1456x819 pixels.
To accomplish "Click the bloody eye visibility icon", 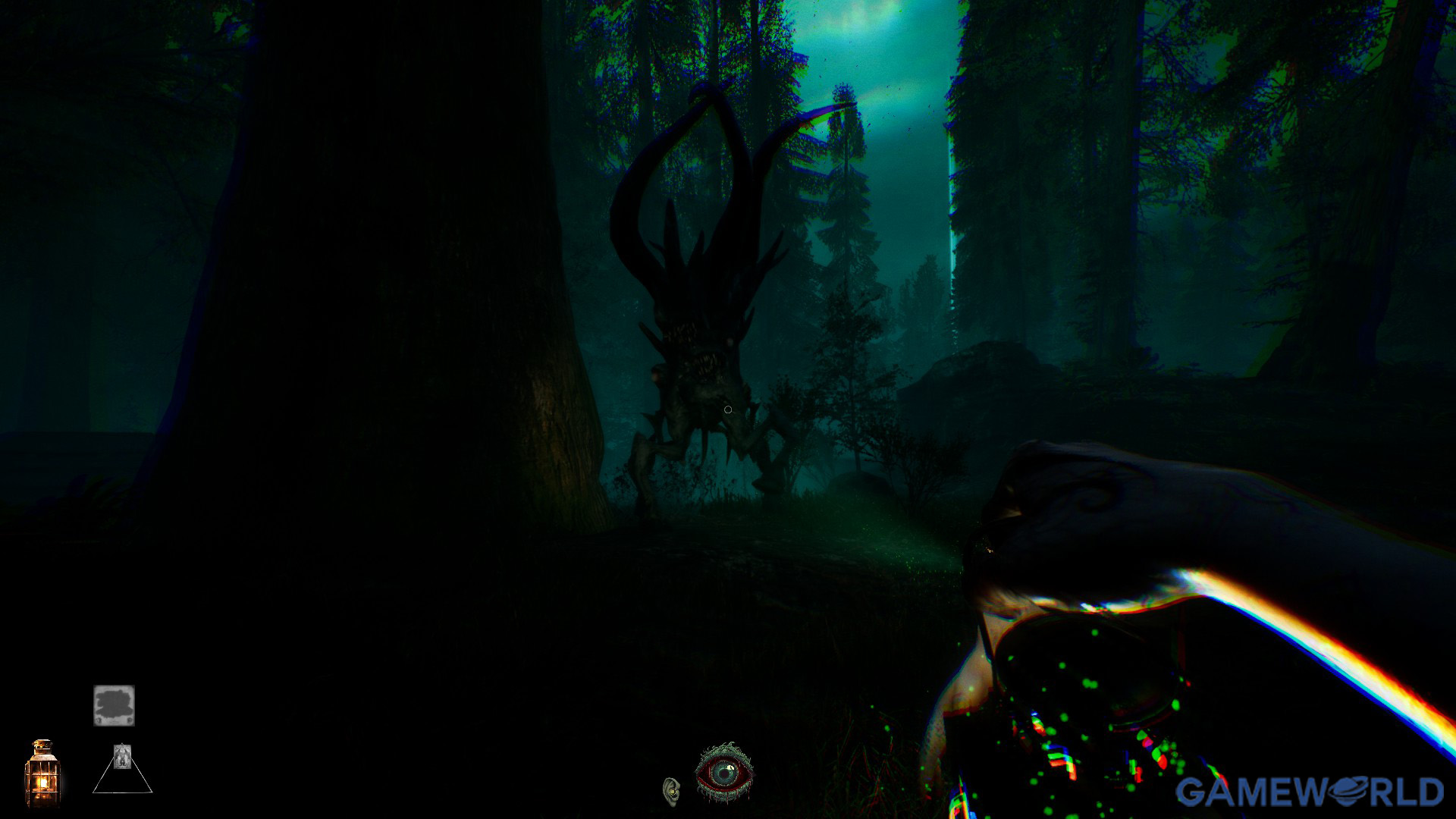I will [724, 773].
